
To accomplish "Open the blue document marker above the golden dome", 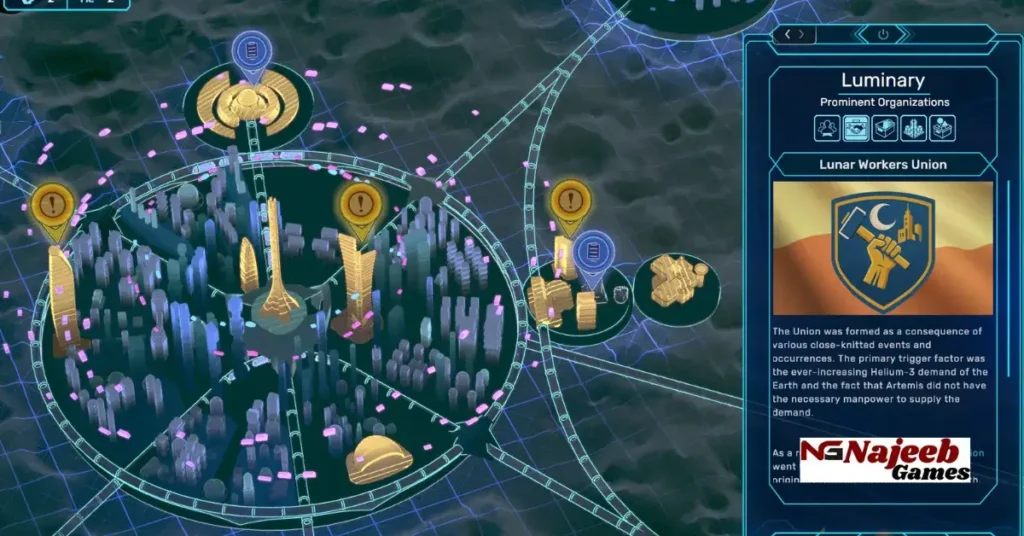I will 248,52.
